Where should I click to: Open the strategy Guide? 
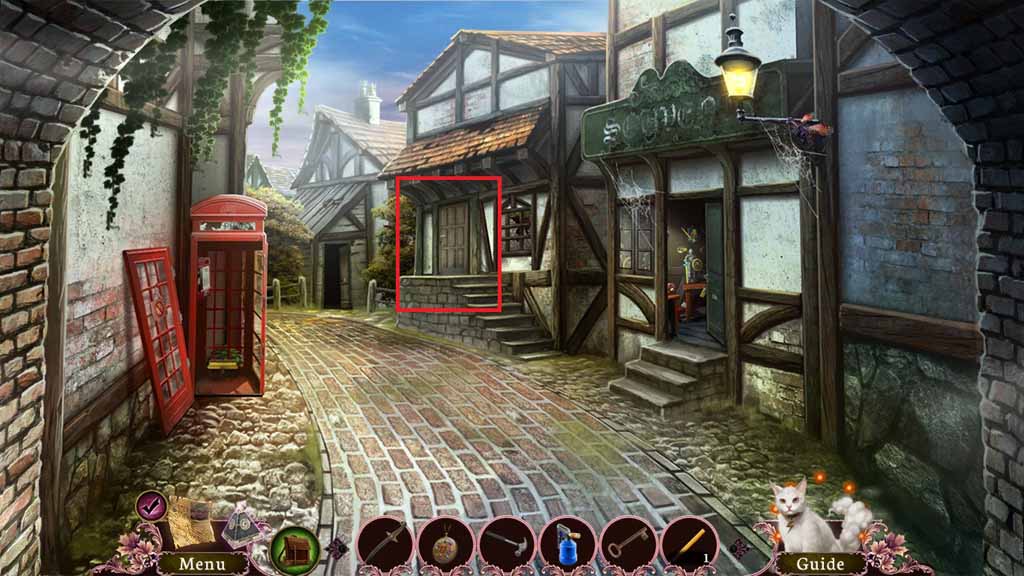[819, 564]
